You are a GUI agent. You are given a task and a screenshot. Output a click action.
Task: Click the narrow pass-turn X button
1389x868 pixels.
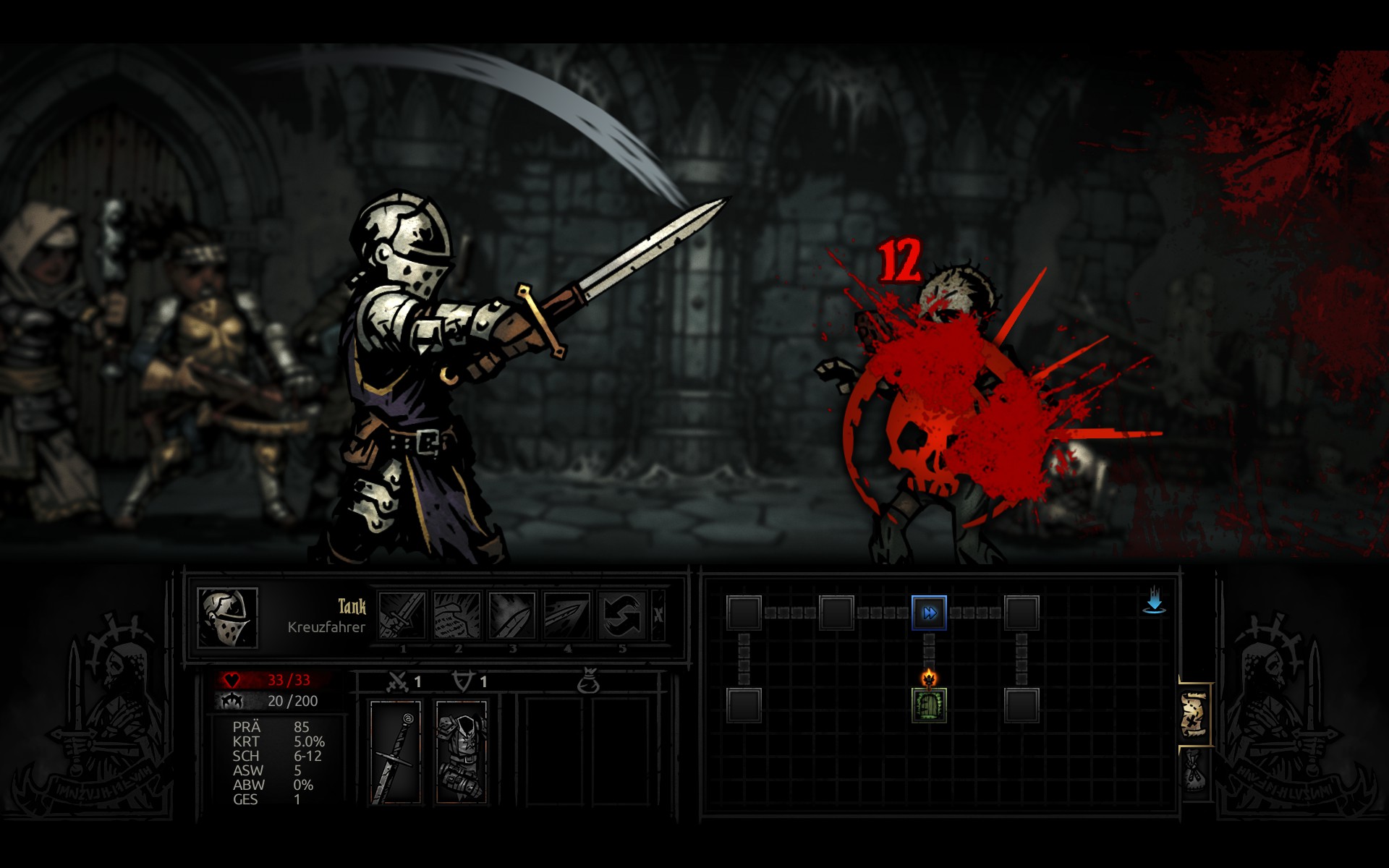click(x=658, y=616)
